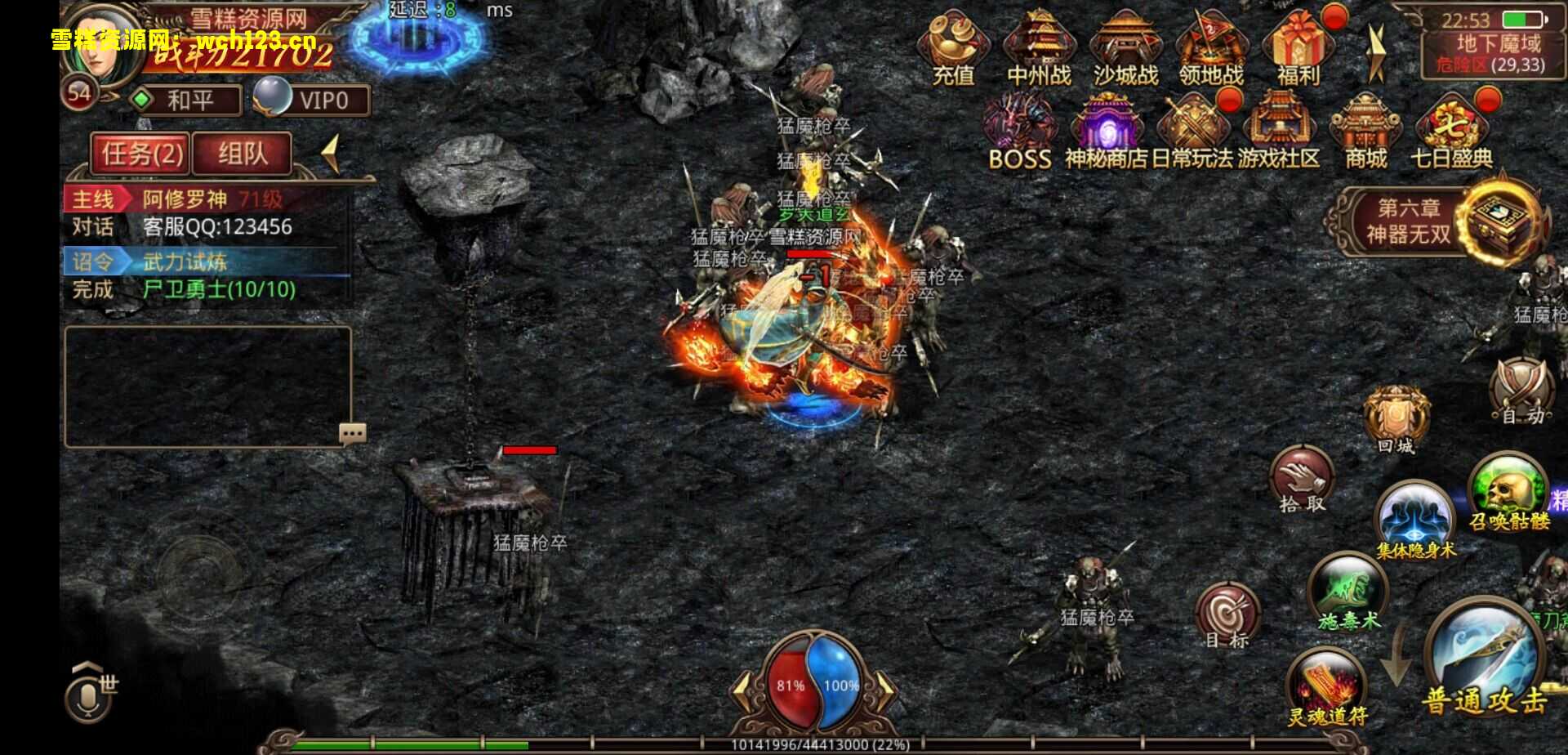
Task: Switch to the 组队 team tab
Action: click(243, 154)
